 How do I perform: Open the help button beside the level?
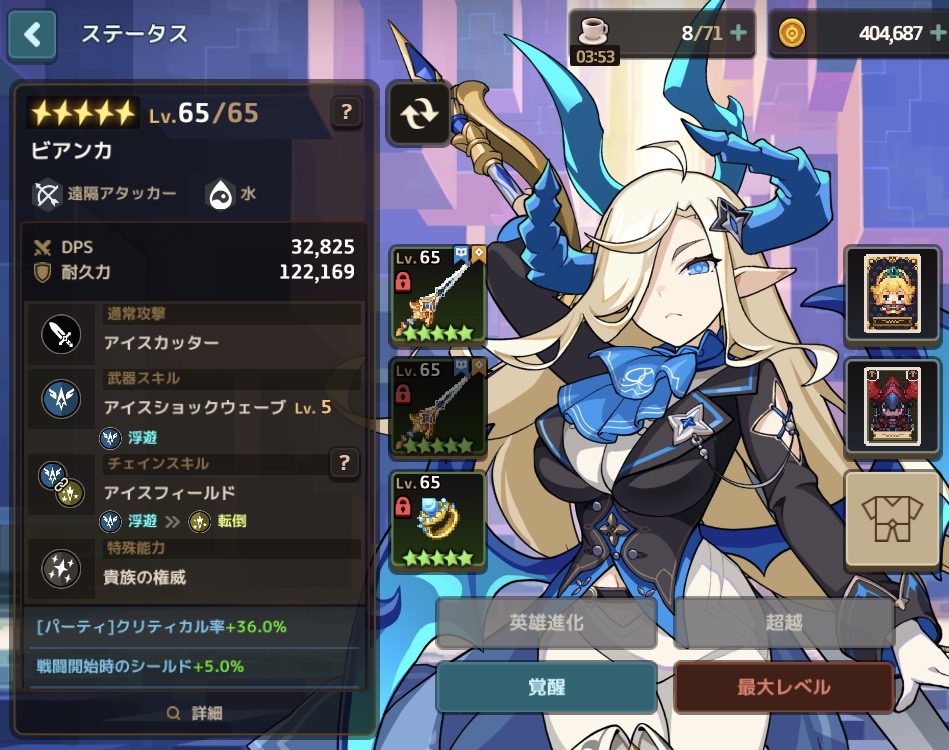[346, 112]
